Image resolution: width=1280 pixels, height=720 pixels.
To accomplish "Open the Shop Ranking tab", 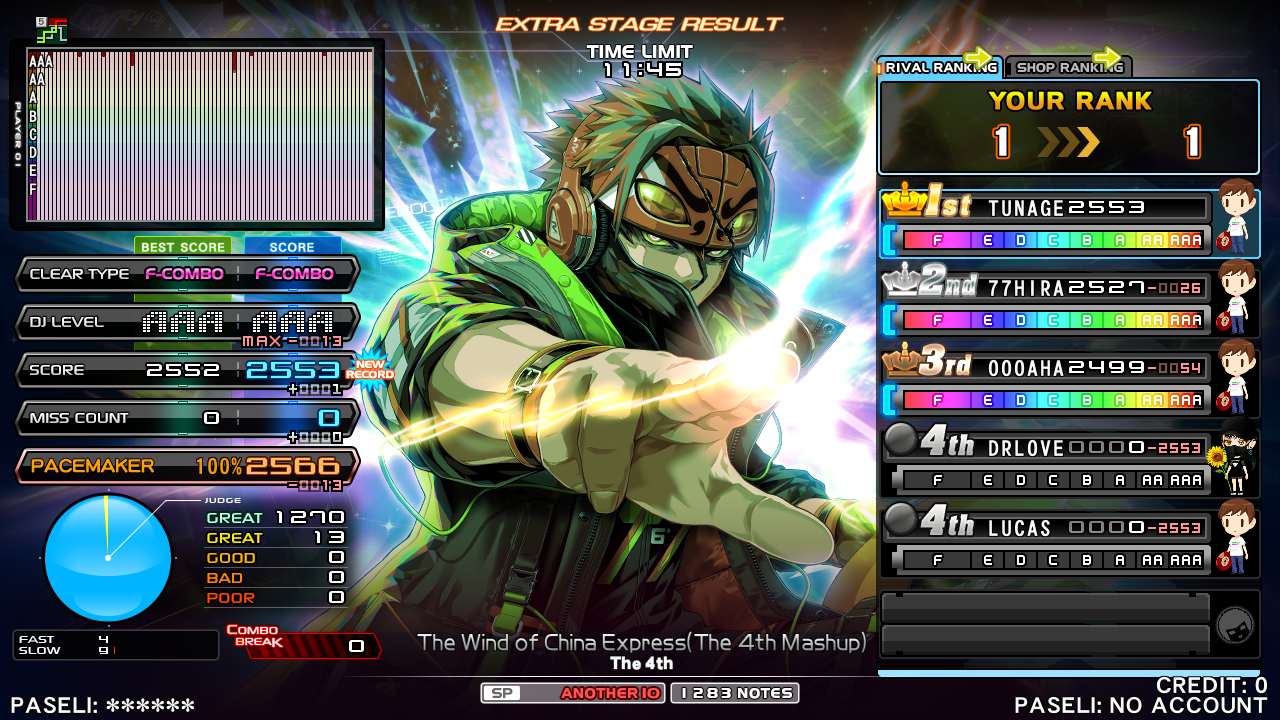I will tap(1067, 68).
